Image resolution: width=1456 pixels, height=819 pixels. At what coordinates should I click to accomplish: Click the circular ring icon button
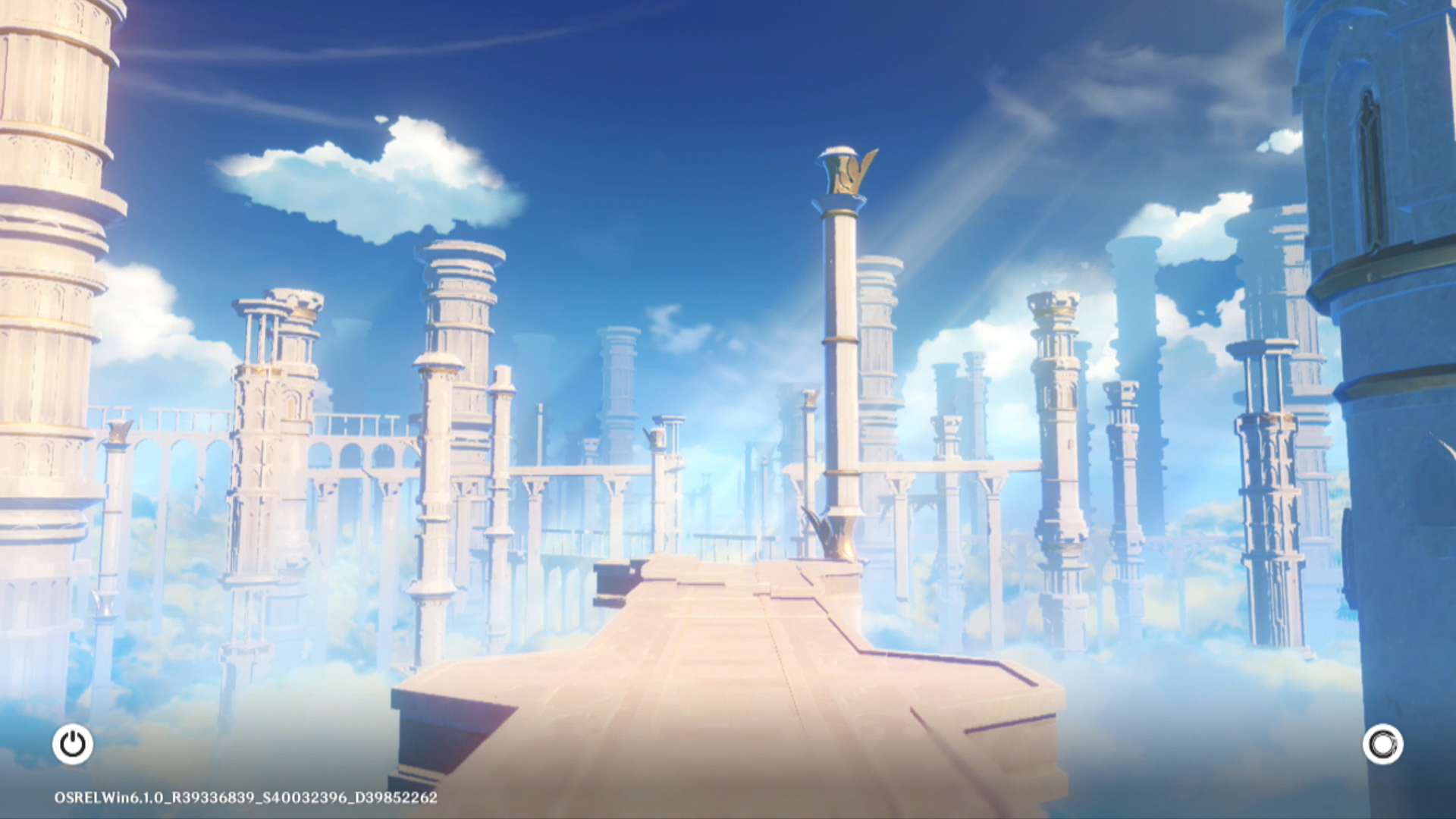1382,744
